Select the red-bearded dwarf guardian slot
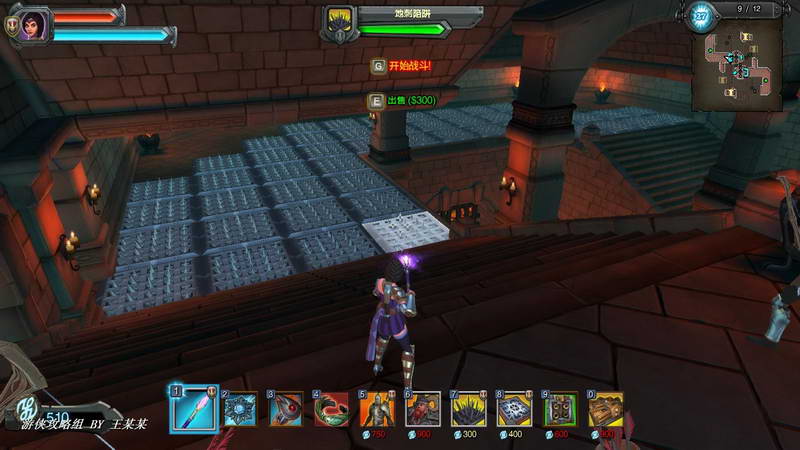 [x=424, y=409]
